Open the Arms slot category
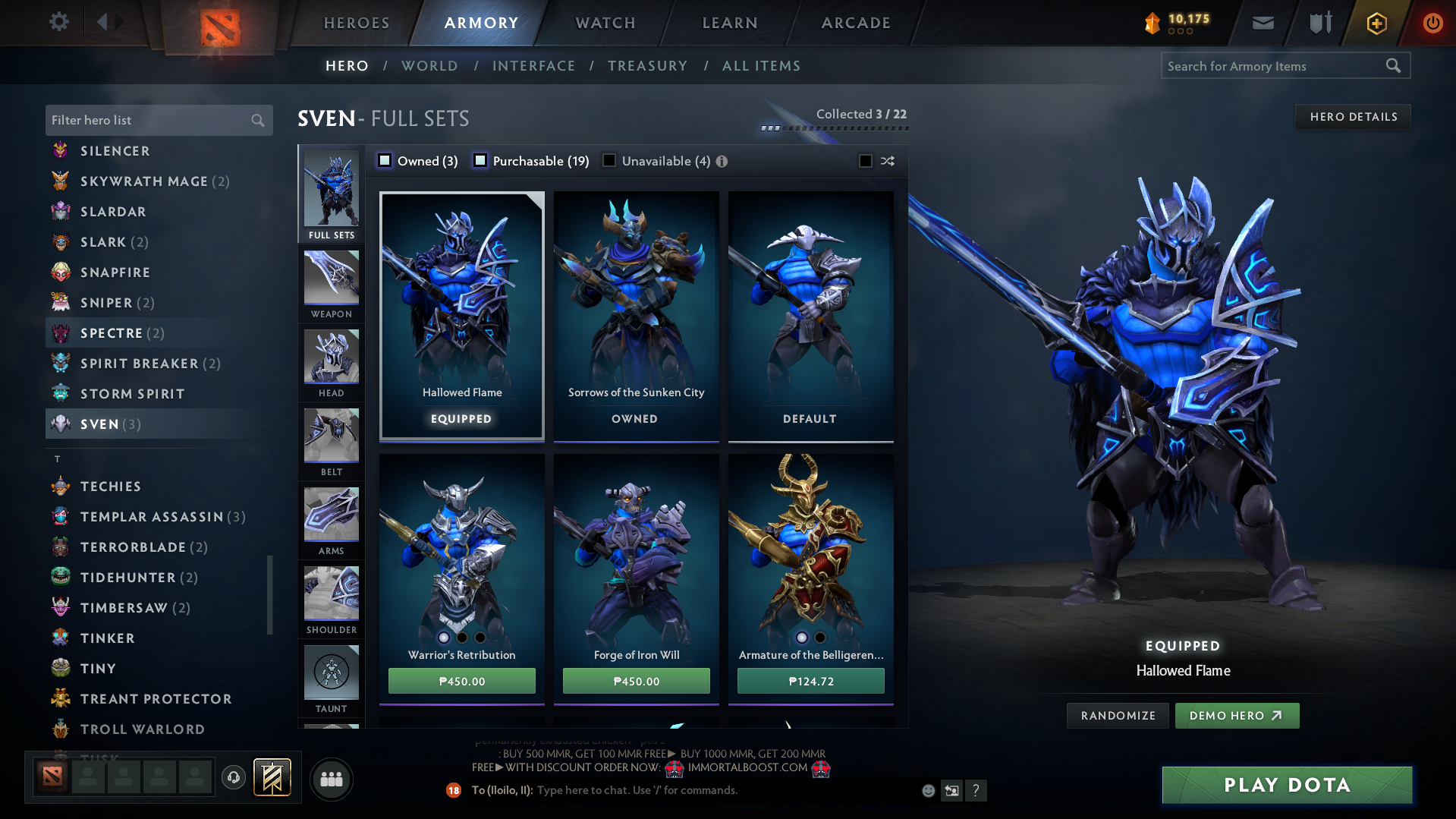 (331, 521)
